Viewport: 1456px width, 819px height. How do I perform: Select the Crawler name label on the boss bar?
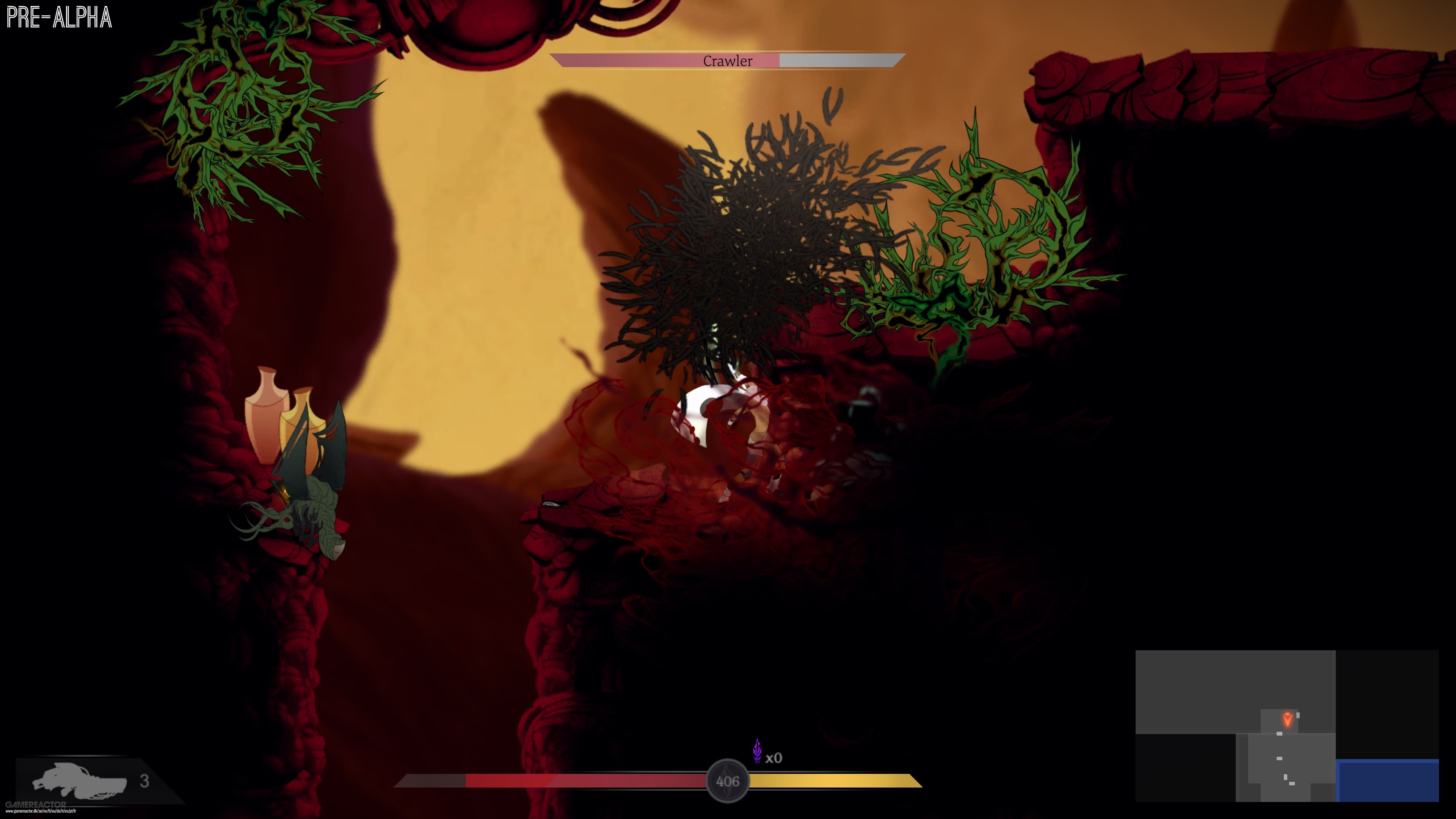(x=728, y=61)
